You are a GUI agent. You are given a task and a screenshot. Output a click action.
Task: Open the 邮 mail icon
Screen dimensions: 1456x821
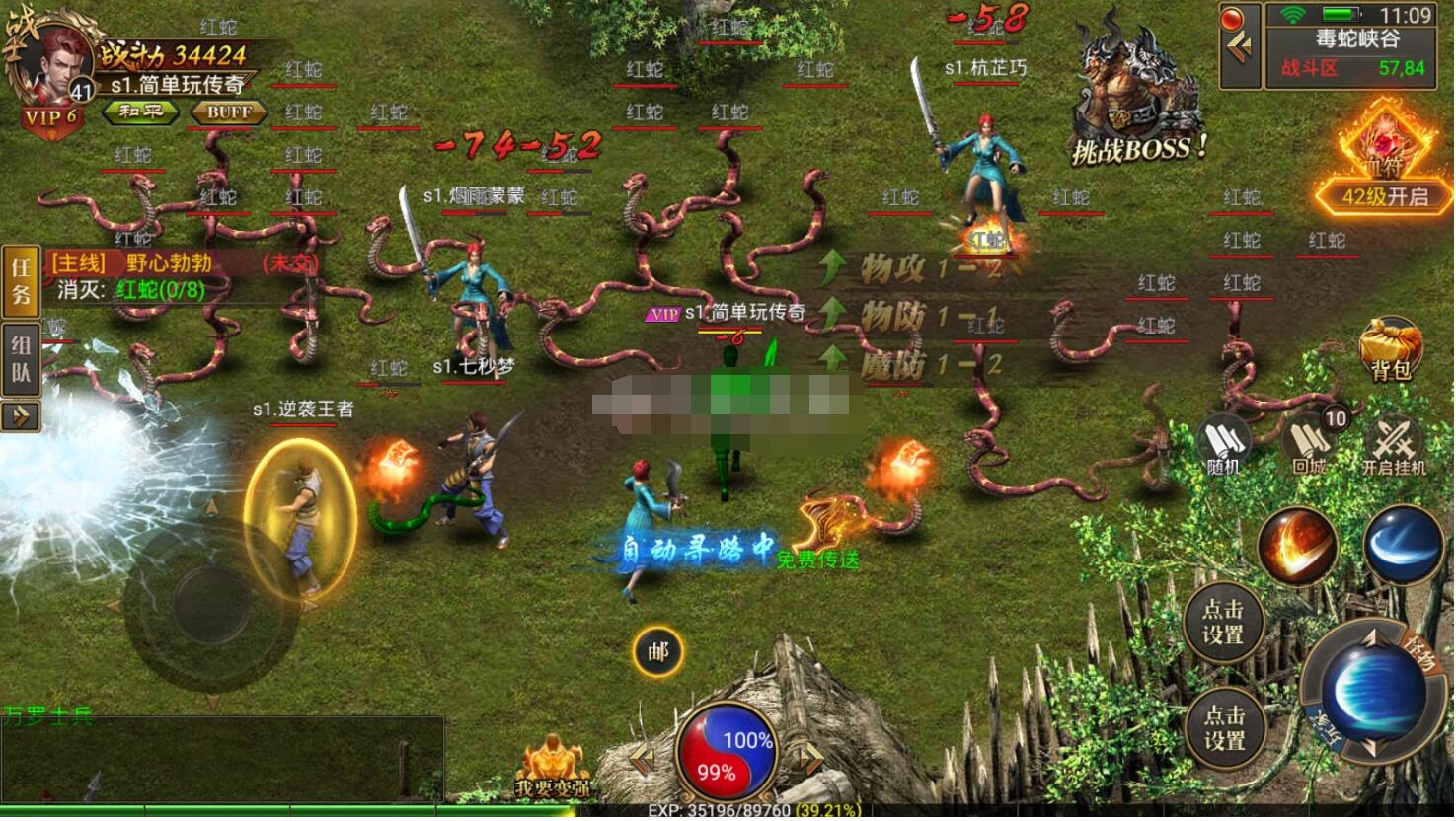(x=656, y=651)
